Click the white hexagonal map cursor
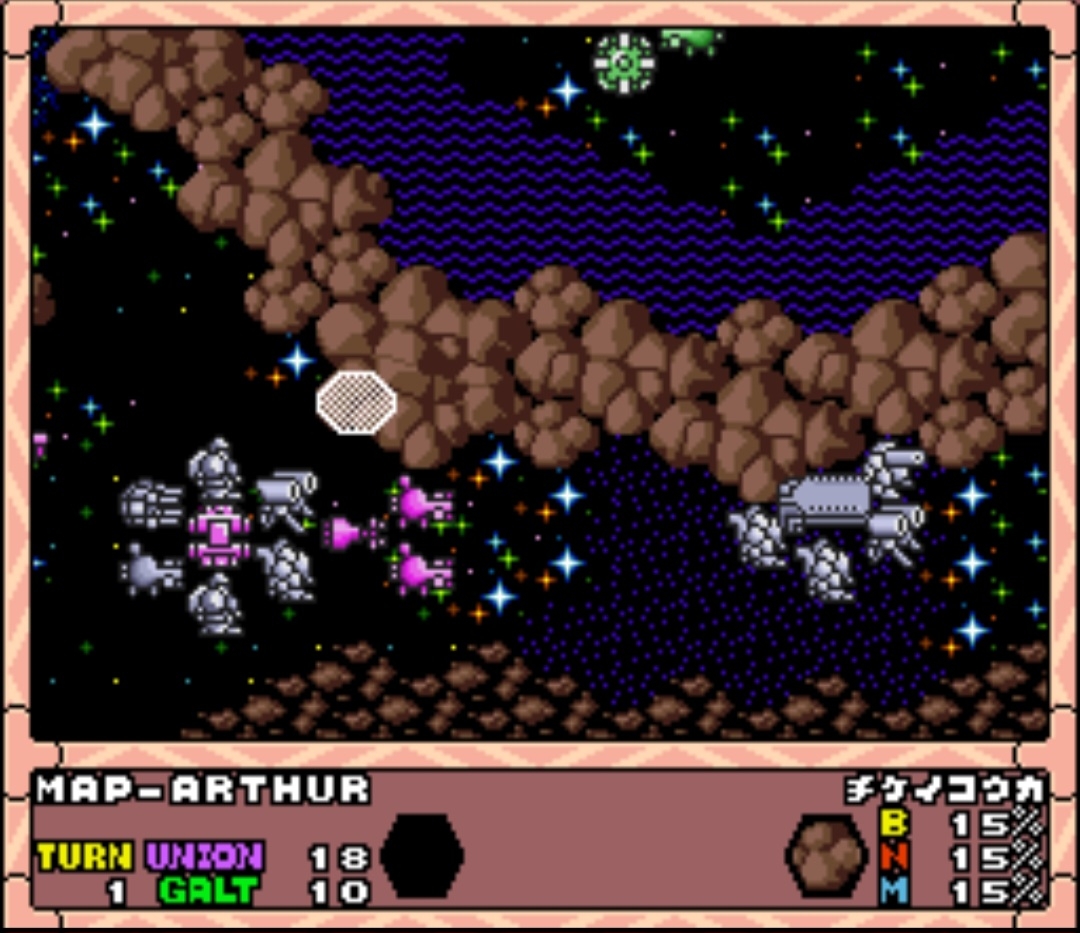 [356, 402]
